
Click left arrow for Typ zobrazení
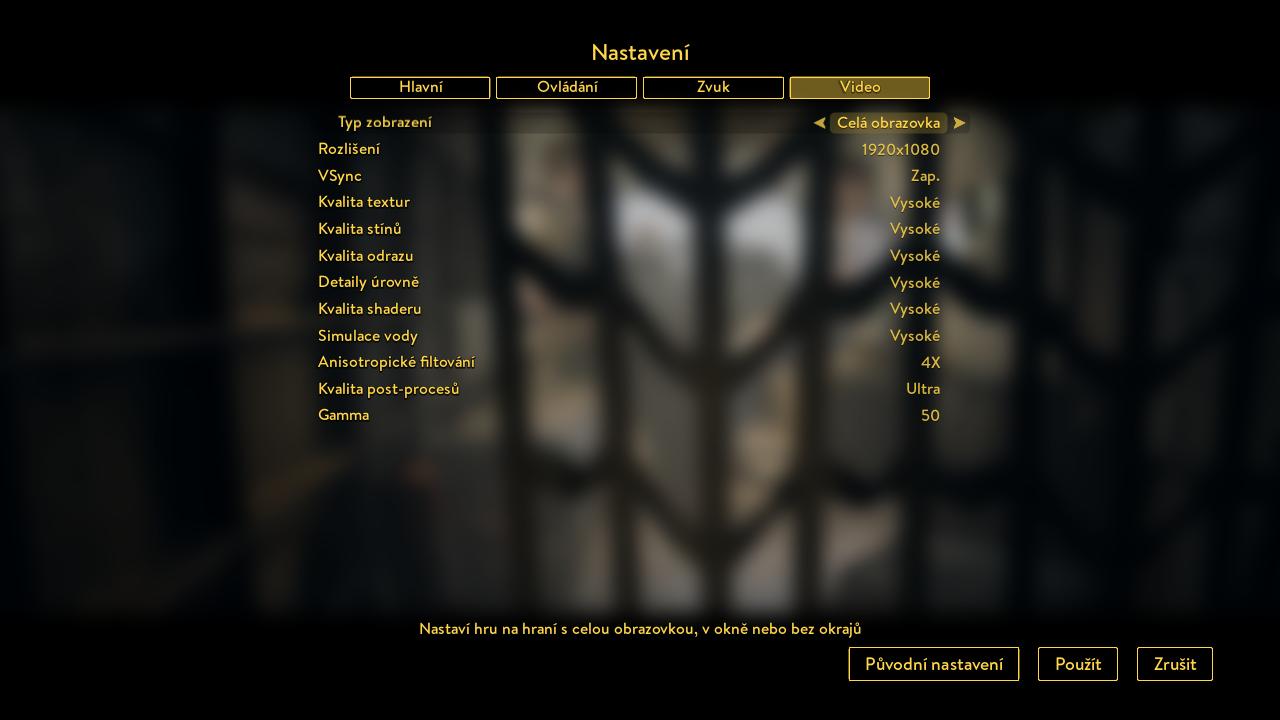(819, 123)
